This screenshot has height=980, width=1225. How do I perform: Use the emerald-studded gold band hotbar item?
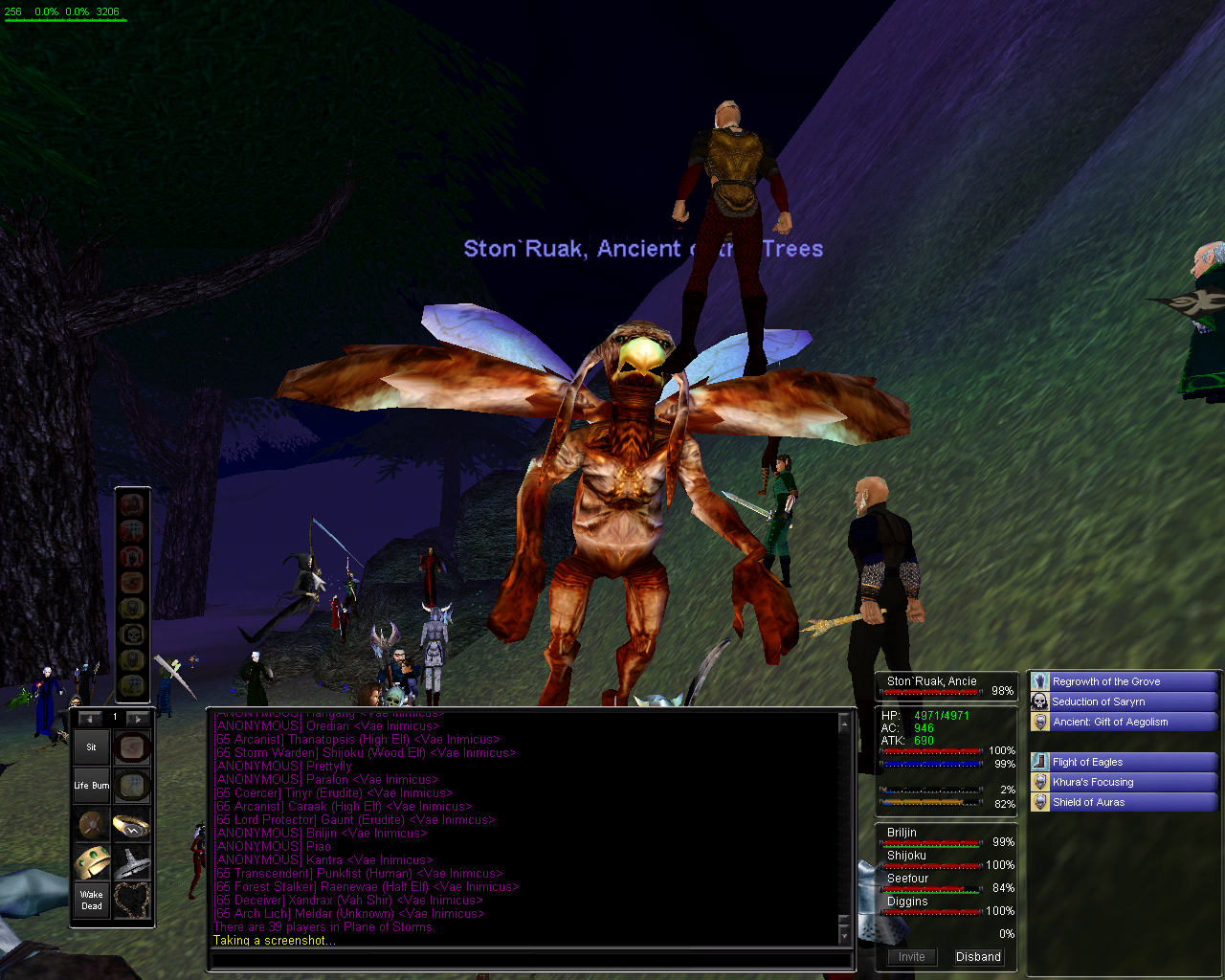(92, 862)
